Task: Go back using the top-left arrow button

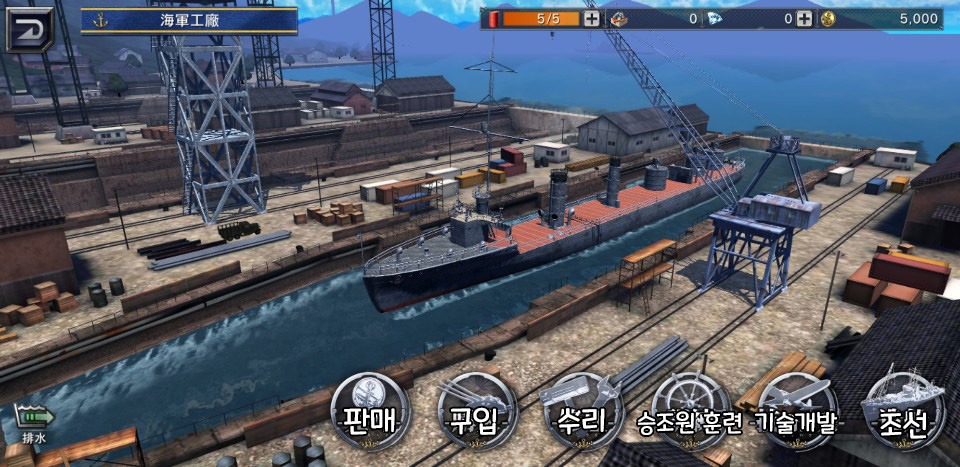Action: pyautogui.click(x=28, y=28)
